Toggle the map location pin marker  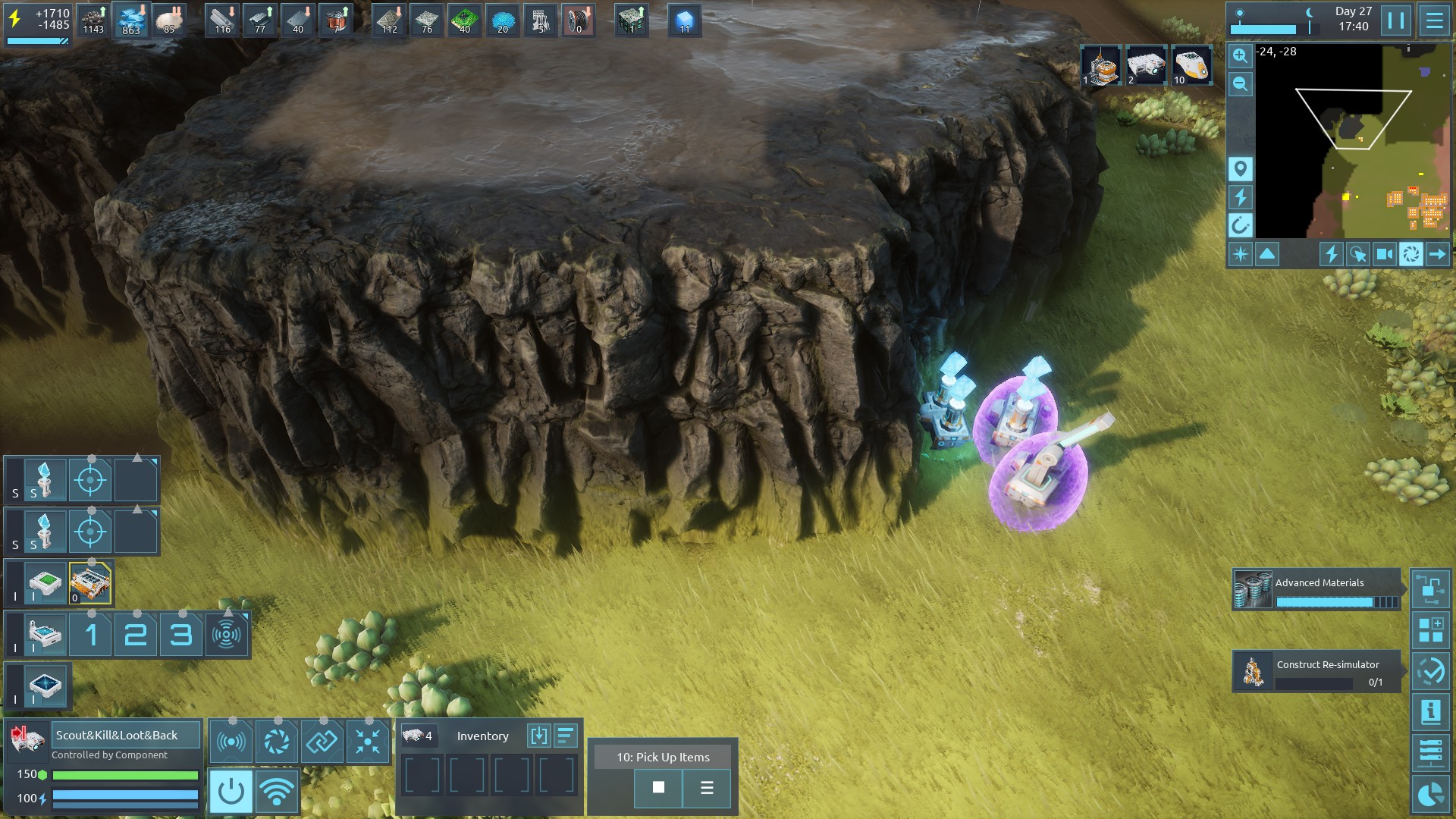[x=1240, y=168]
